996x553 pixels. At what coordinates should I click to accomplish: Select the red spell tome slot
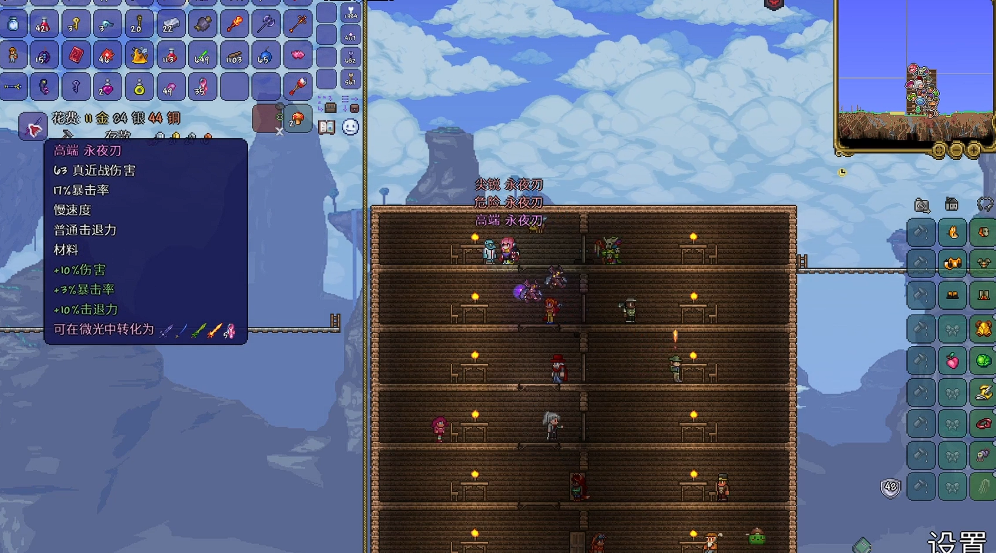click(75, 55)
